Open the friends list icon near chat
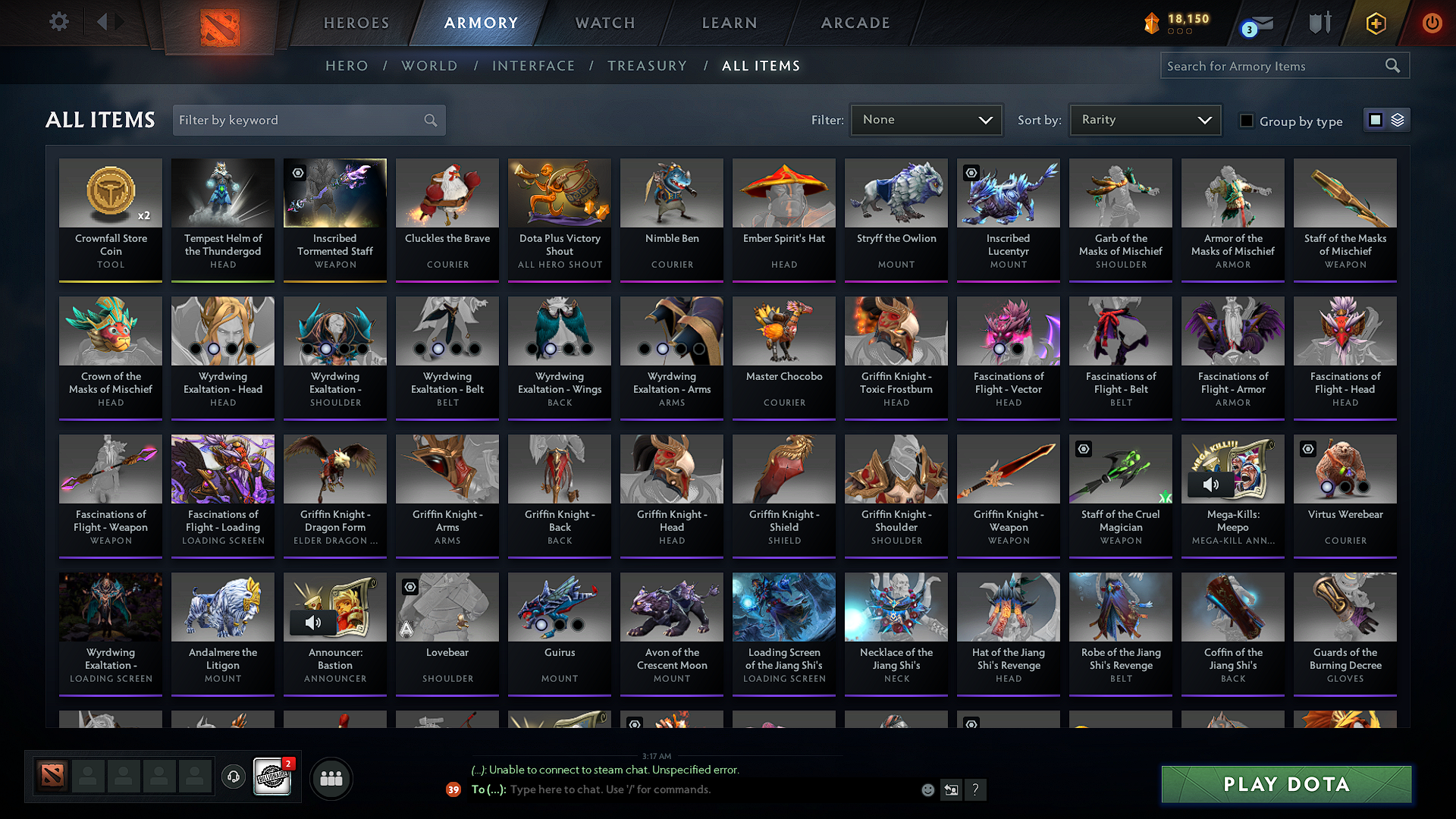 (x=331, y=778)
